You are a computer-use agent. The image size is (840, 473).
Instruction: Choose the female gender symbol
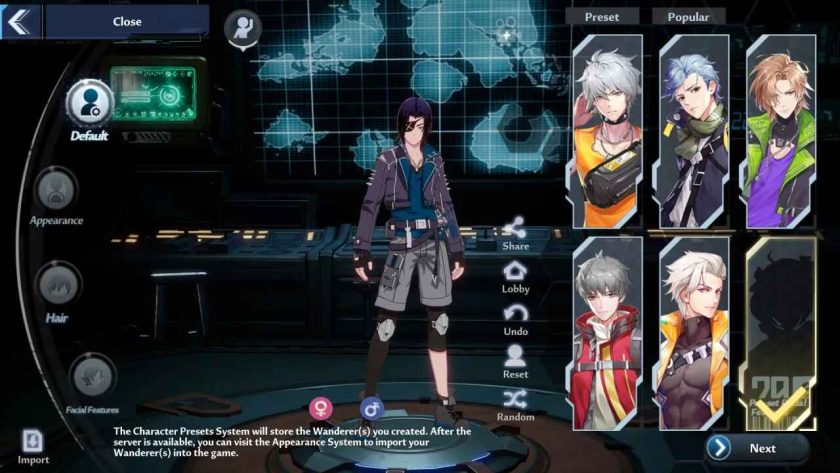(x=321, y=407)
